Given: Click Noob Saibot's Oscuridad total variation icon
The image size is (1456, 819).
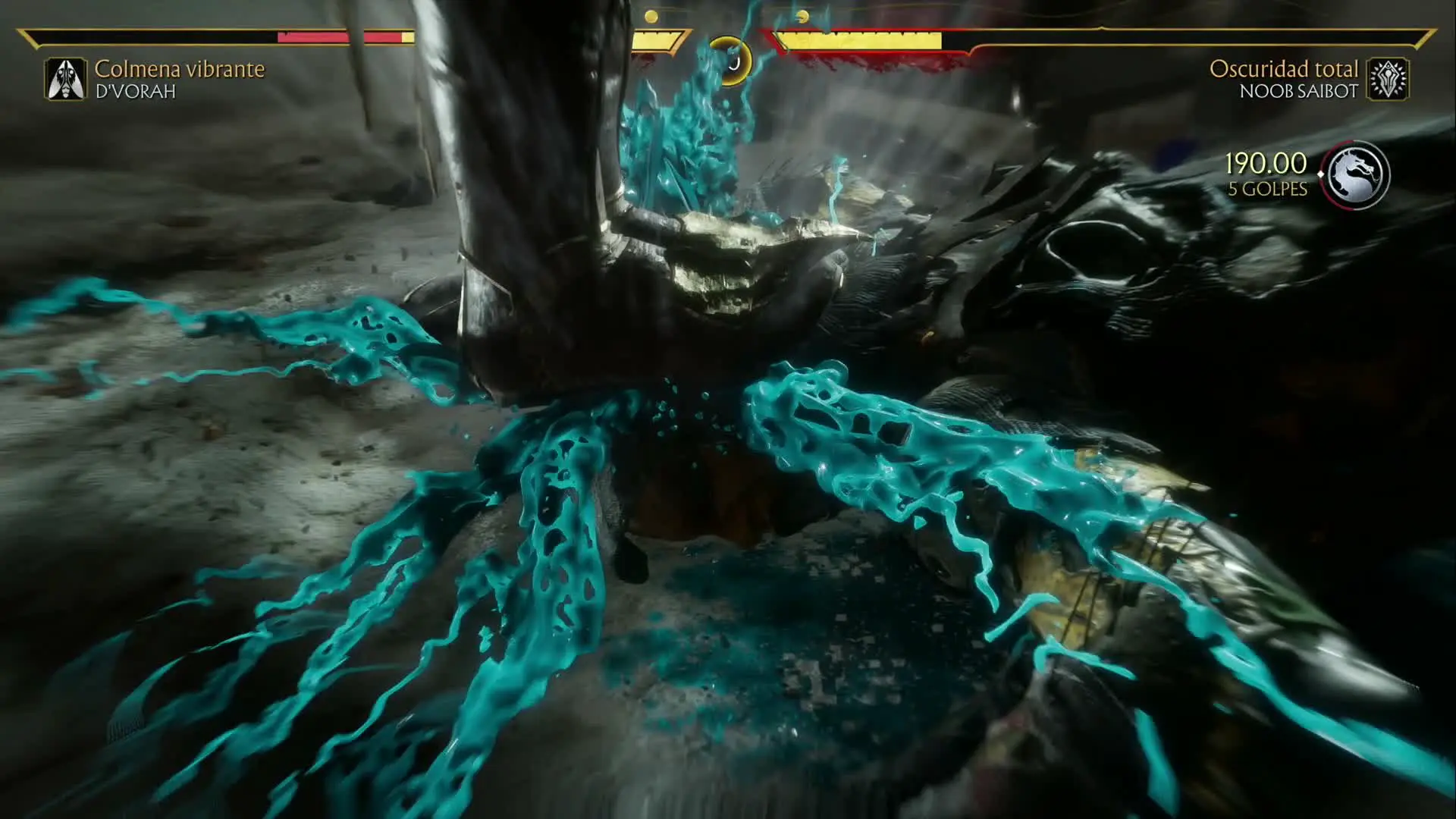Looking at the screenshot, I should 1388,80.
